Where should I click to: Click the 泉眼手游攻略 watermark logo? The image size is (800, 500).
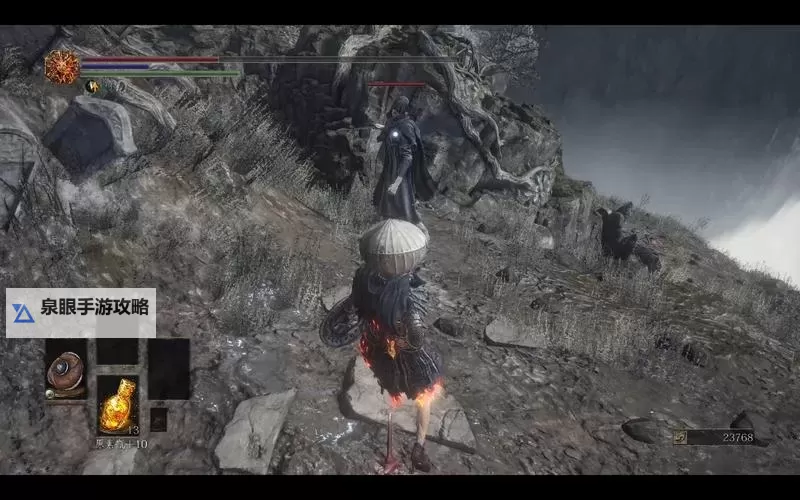click(x=22, y=313)
